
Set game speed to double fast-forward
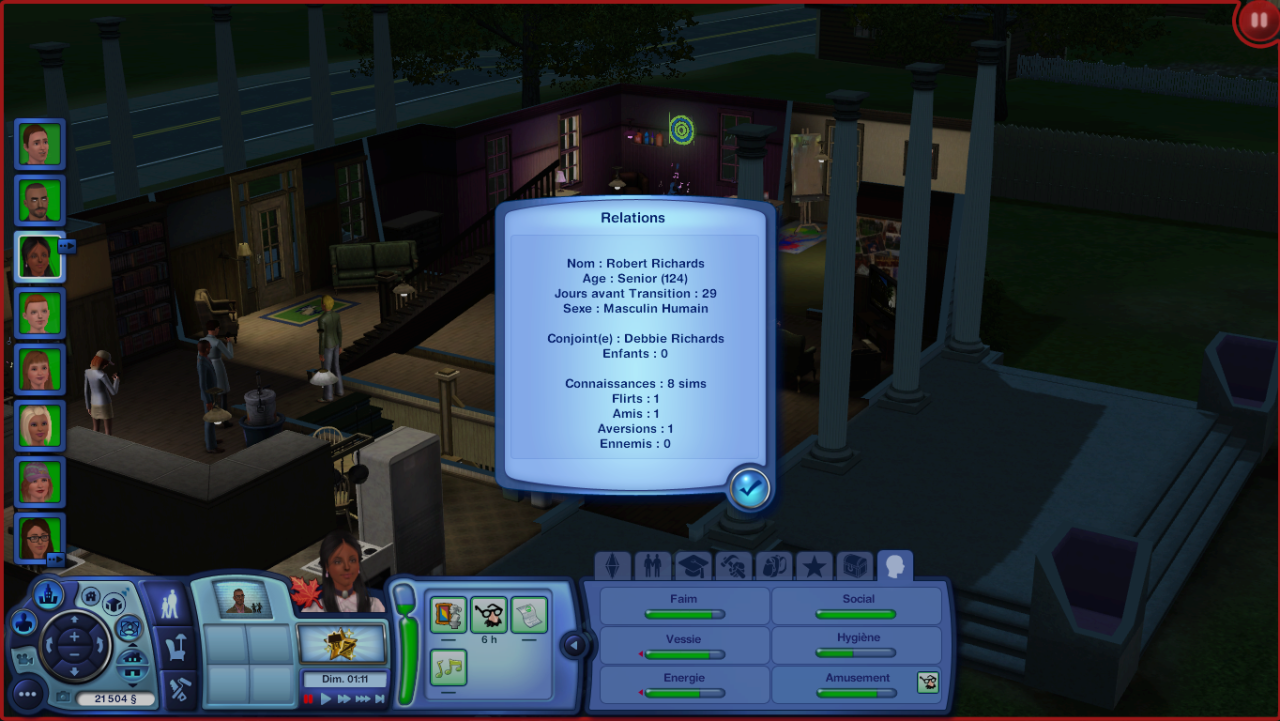[x=344, y=699]
